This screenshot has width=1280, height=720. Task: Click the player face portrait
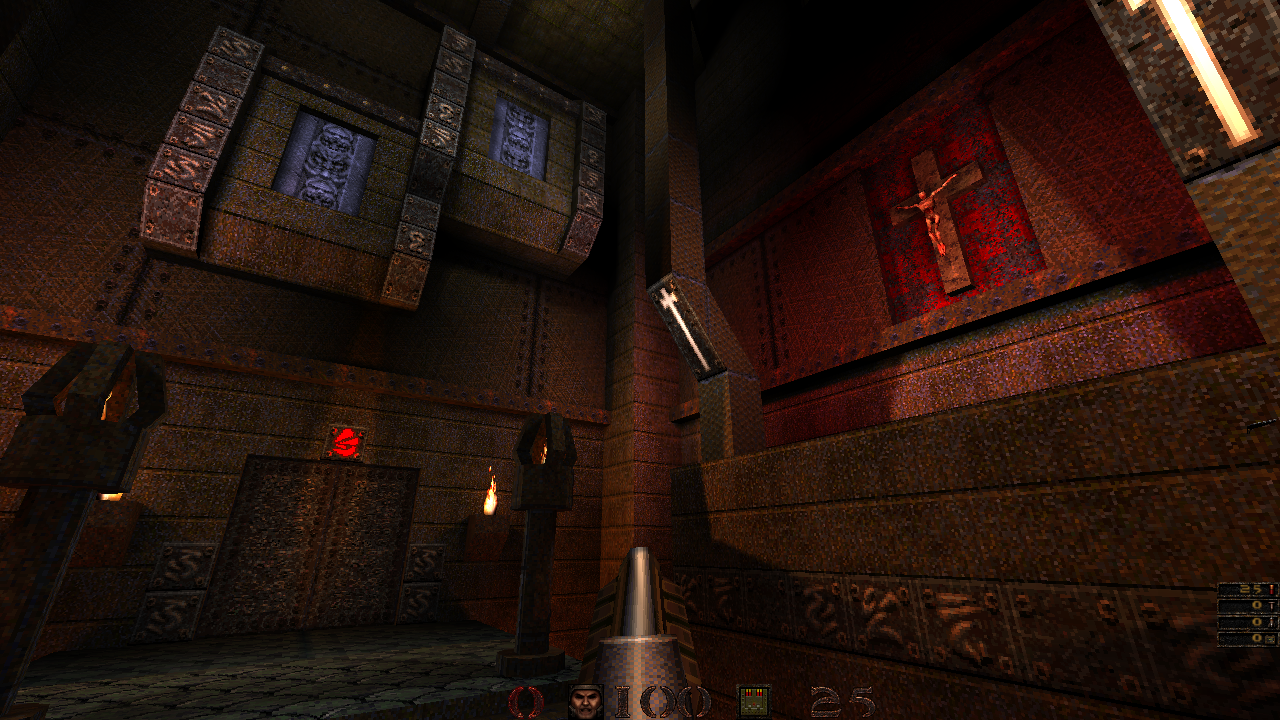pos(586,702)
